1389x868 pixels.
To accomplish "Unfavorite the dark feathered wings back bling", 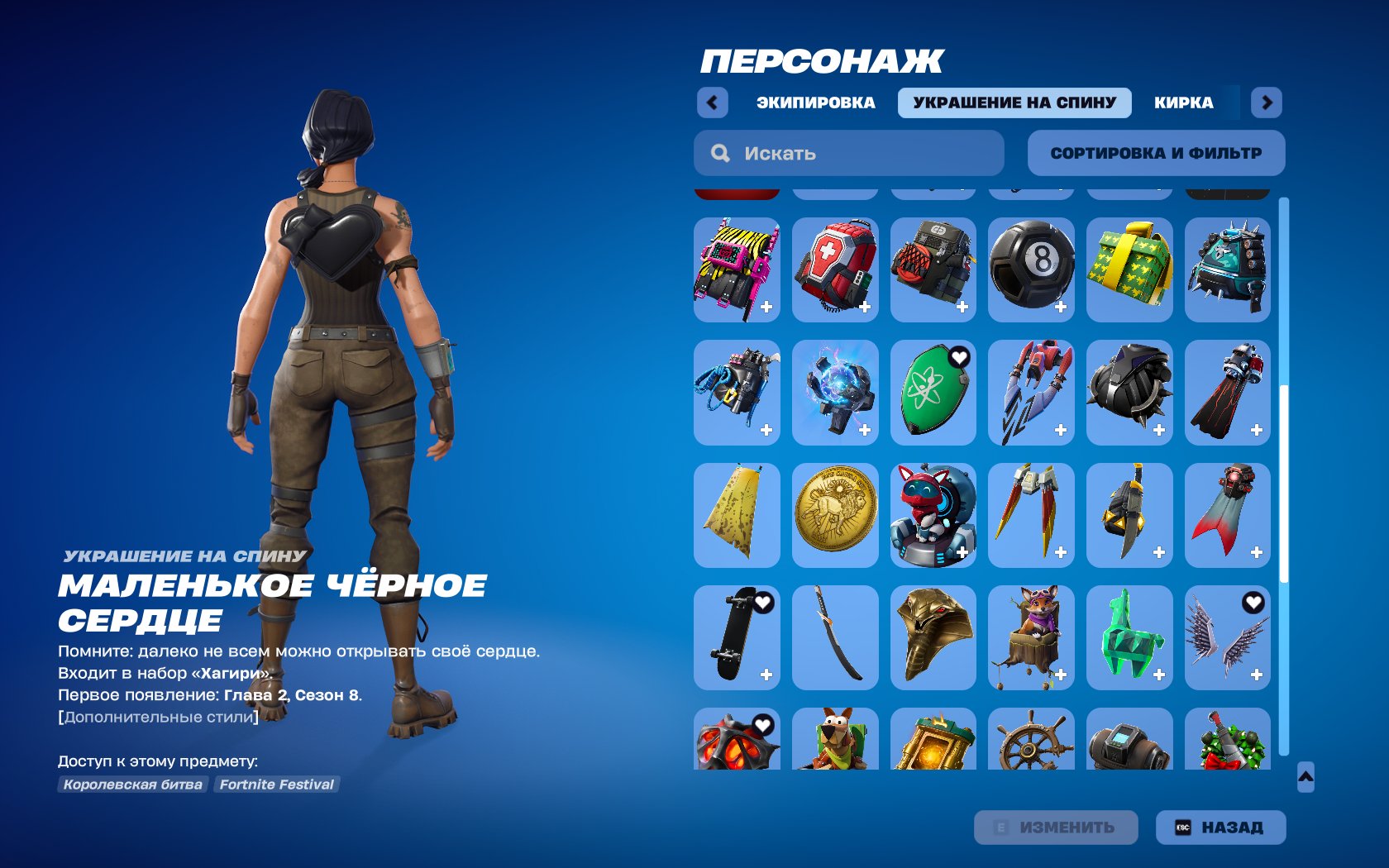I will coord(1252,603).
